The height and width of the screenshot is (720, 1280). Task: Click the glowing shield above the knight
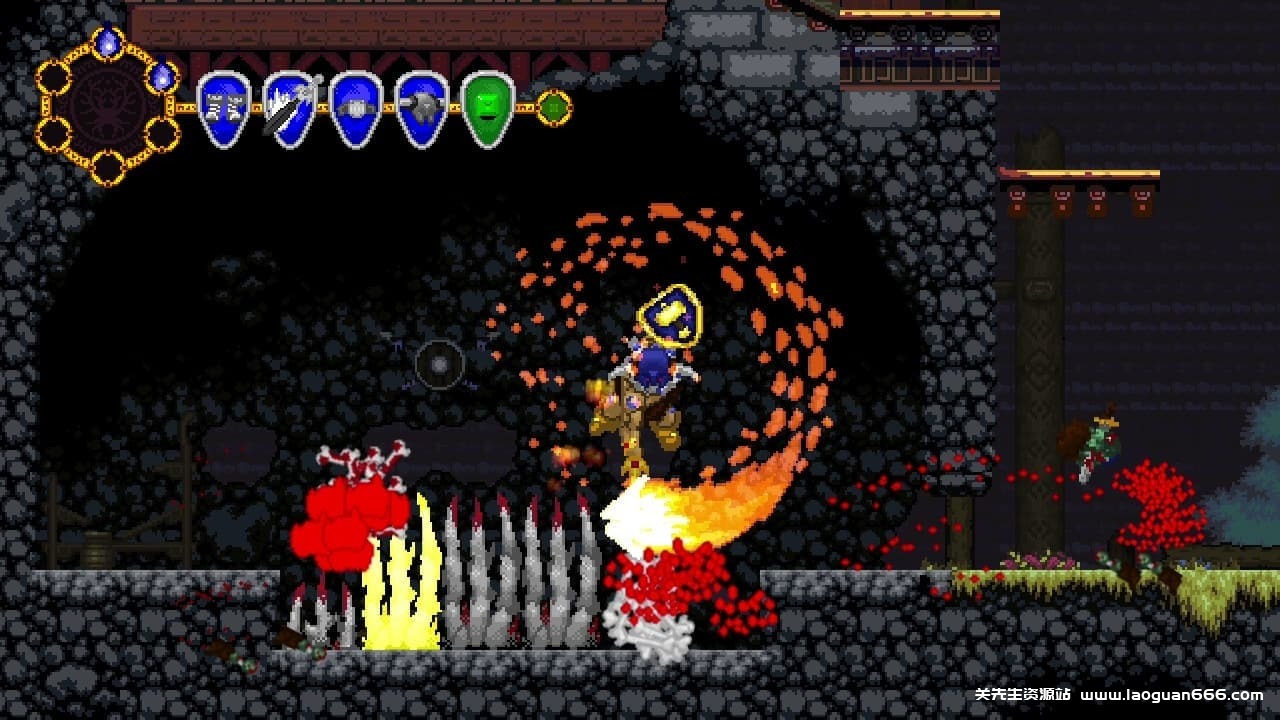(x=672, y=315)
